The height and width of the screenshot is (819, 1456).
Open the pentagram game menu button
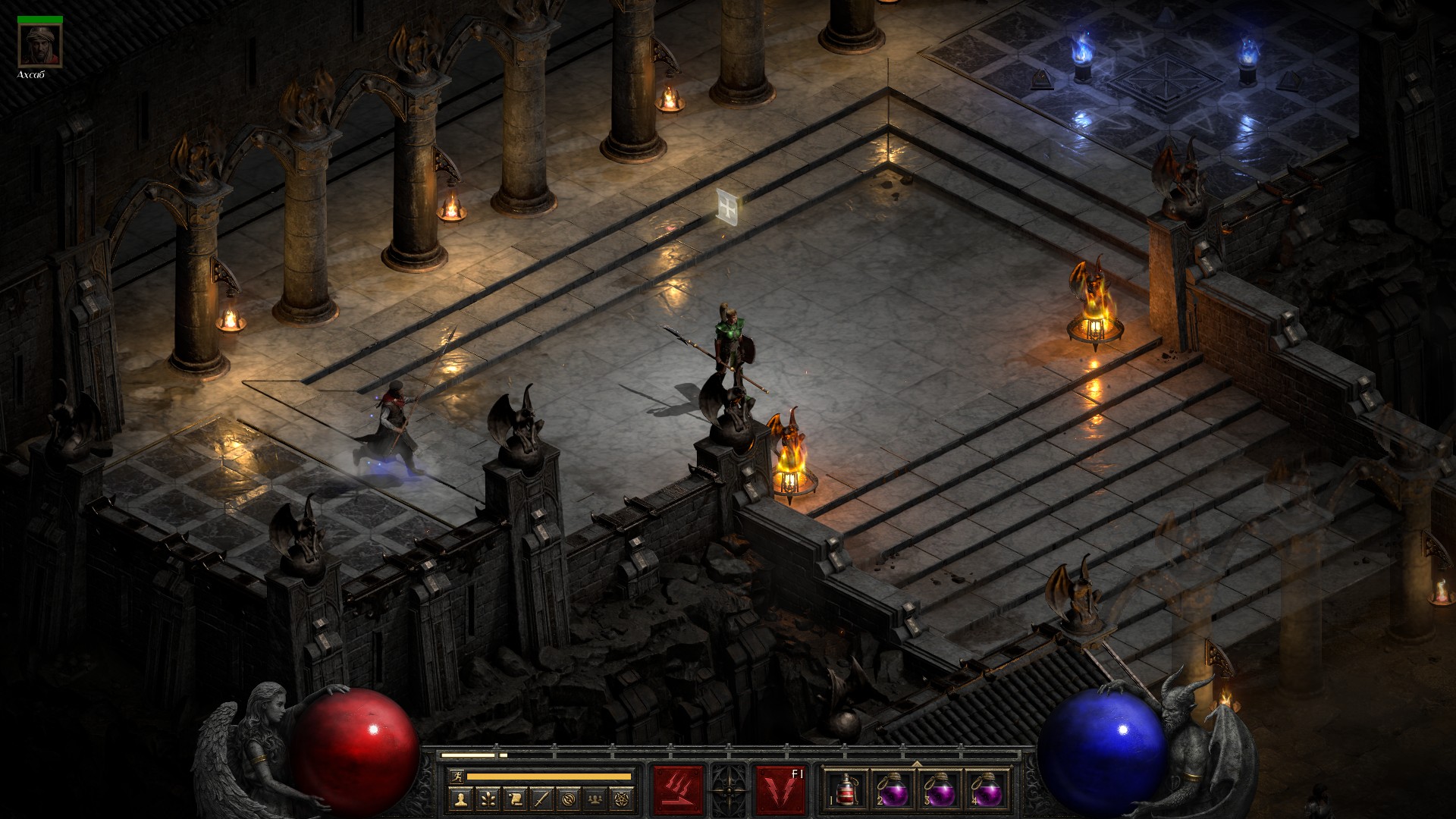[x=622, y=799]
